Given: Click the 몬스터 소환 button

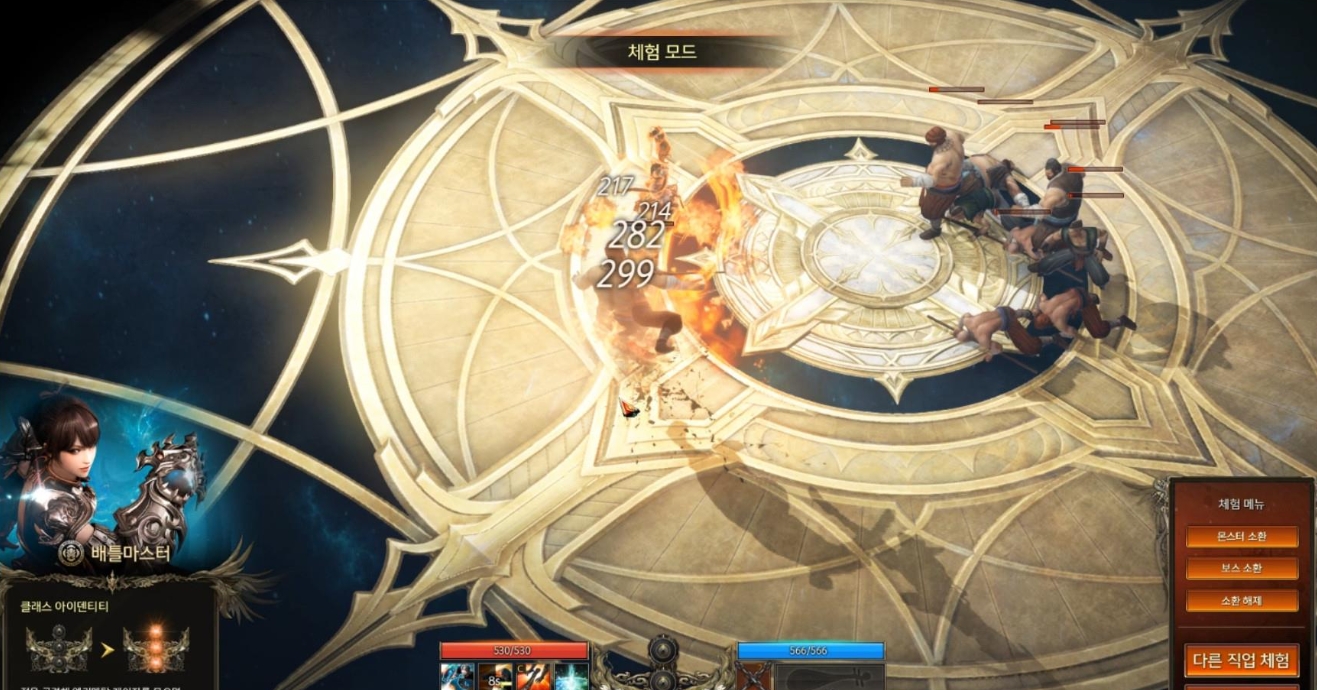Looking at the screenshot, I should tap(1241, 537).
